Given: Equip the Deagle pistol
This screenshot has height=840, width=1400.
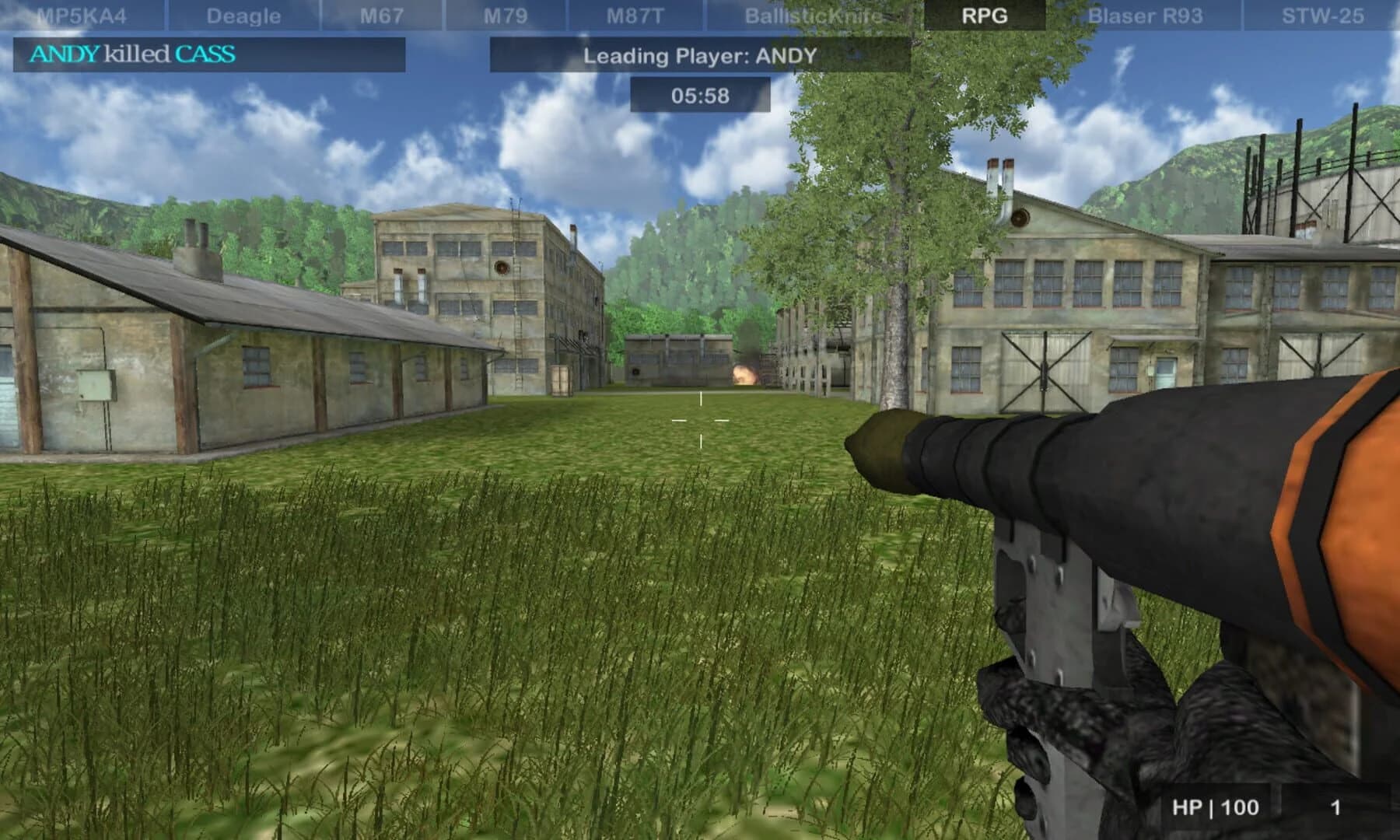Looking at the screenshot, I should point(243,12).
